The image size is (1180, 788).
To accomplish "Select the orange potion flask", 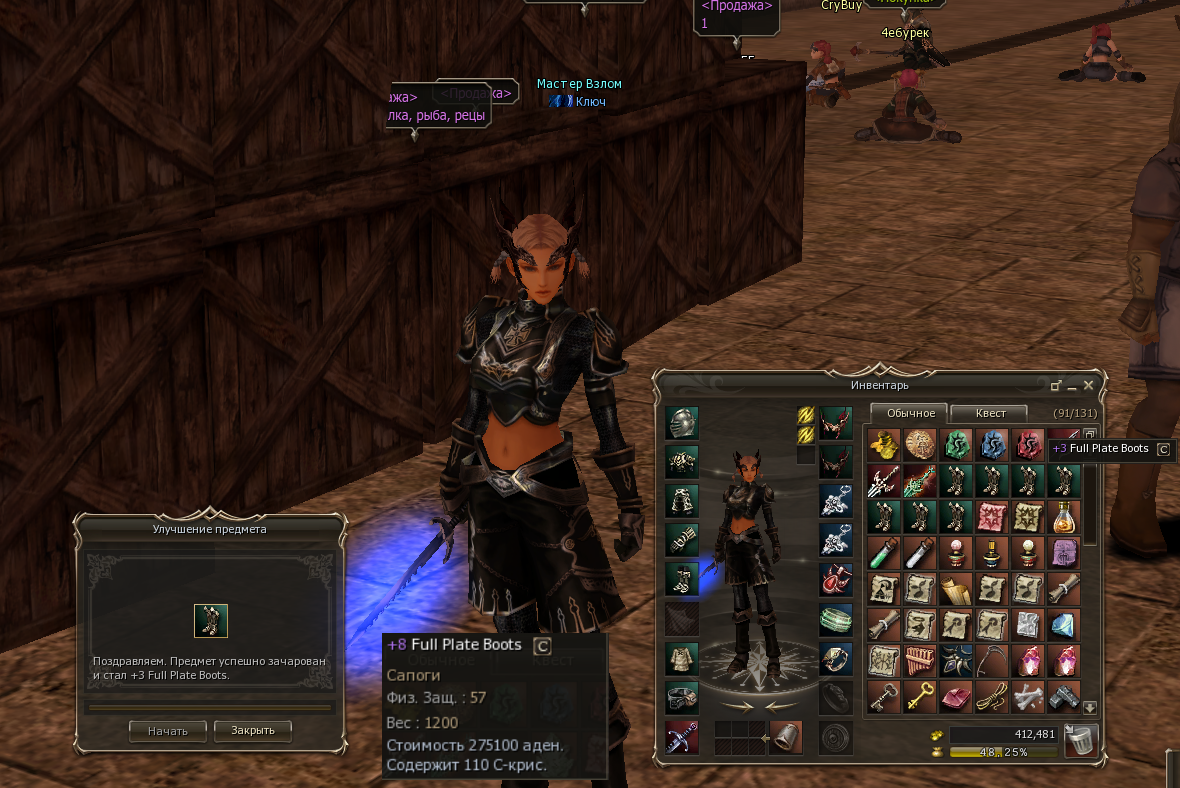I will 1064,516.
